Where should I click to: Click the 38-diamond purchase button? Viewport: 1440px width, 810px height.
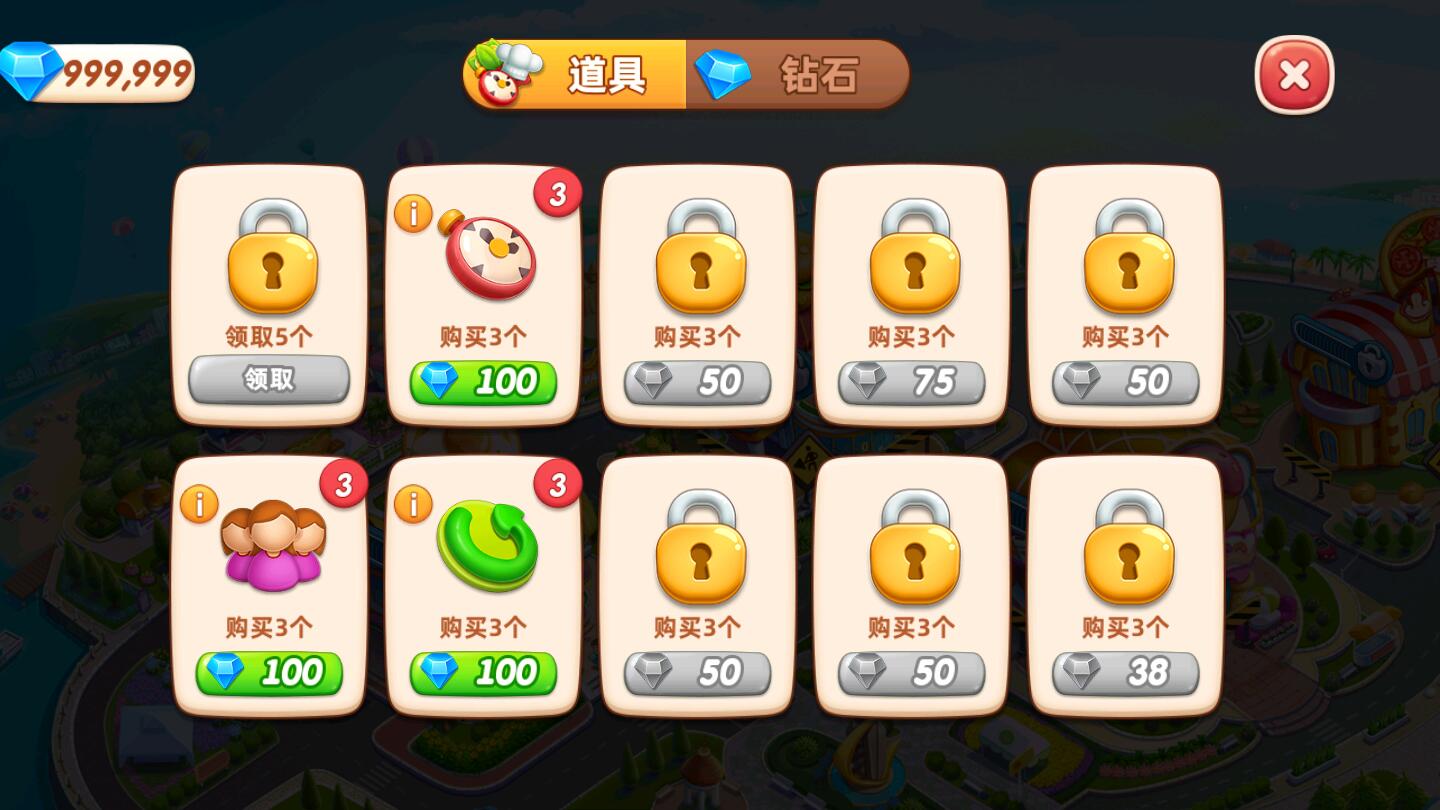coord(1126,672)
